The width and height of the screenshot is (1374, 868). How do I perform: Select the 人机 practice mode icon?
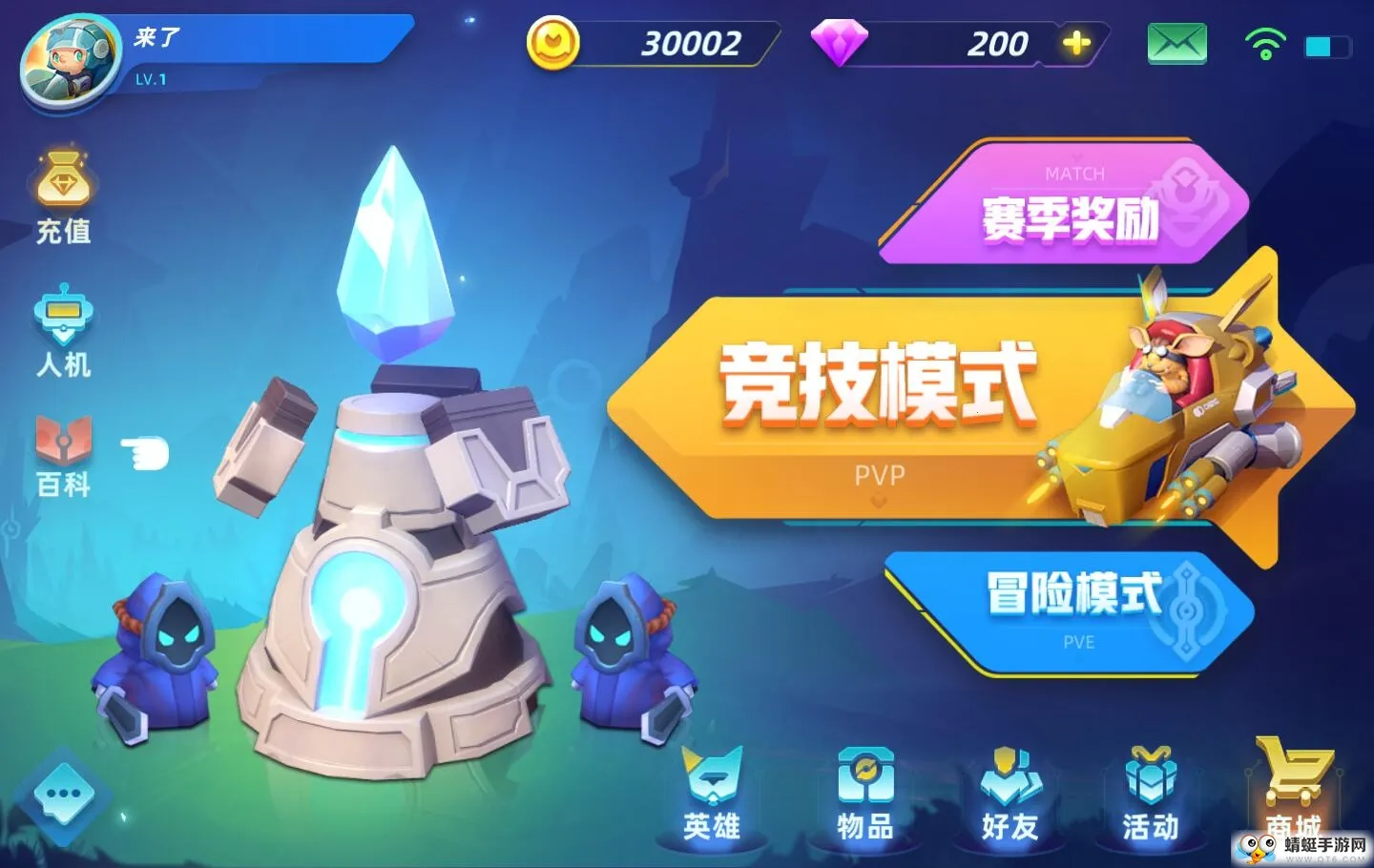tap(63, 327)
